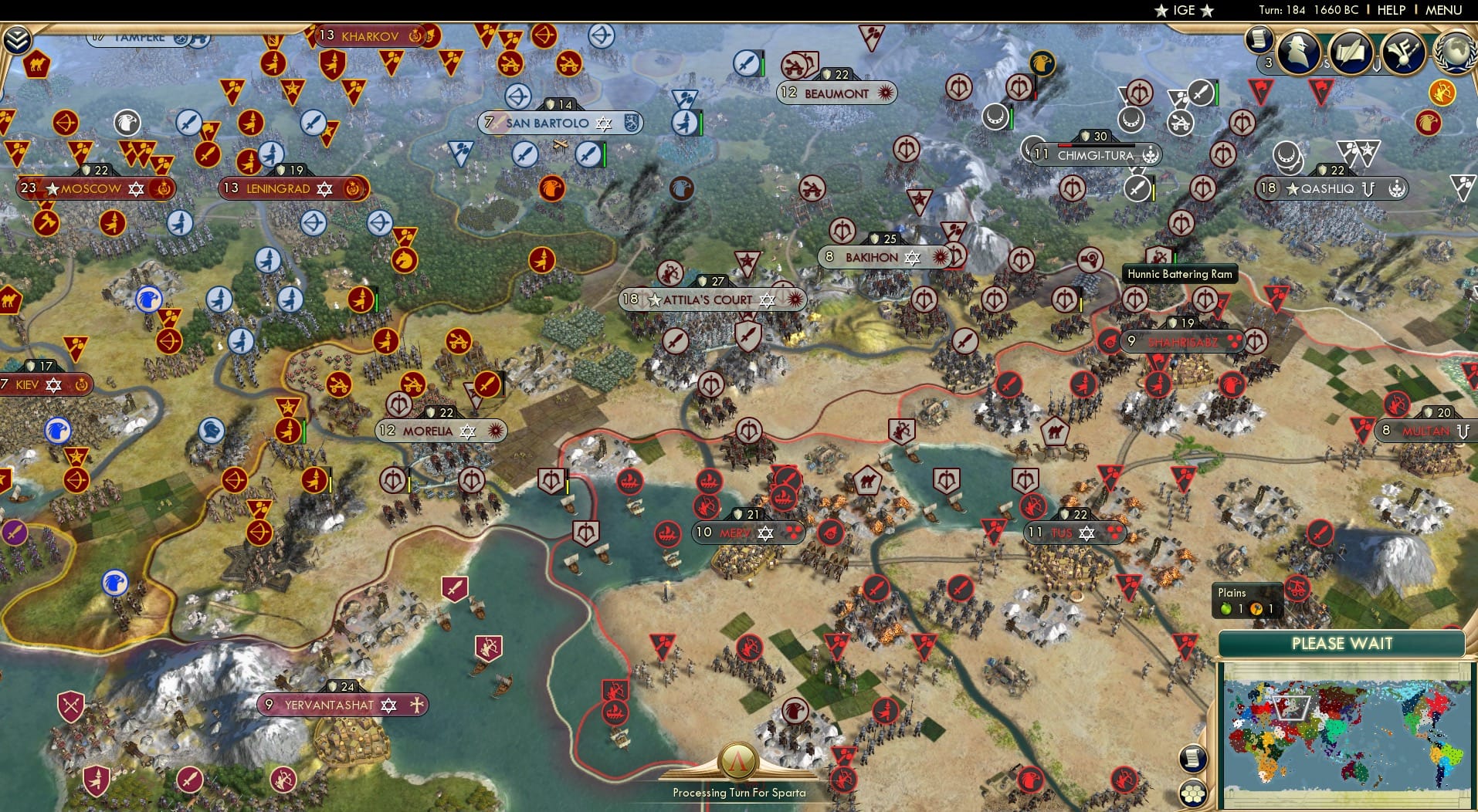
Task: Toggle strategic view with the hex-grid icon
Action: [1193, 793]
